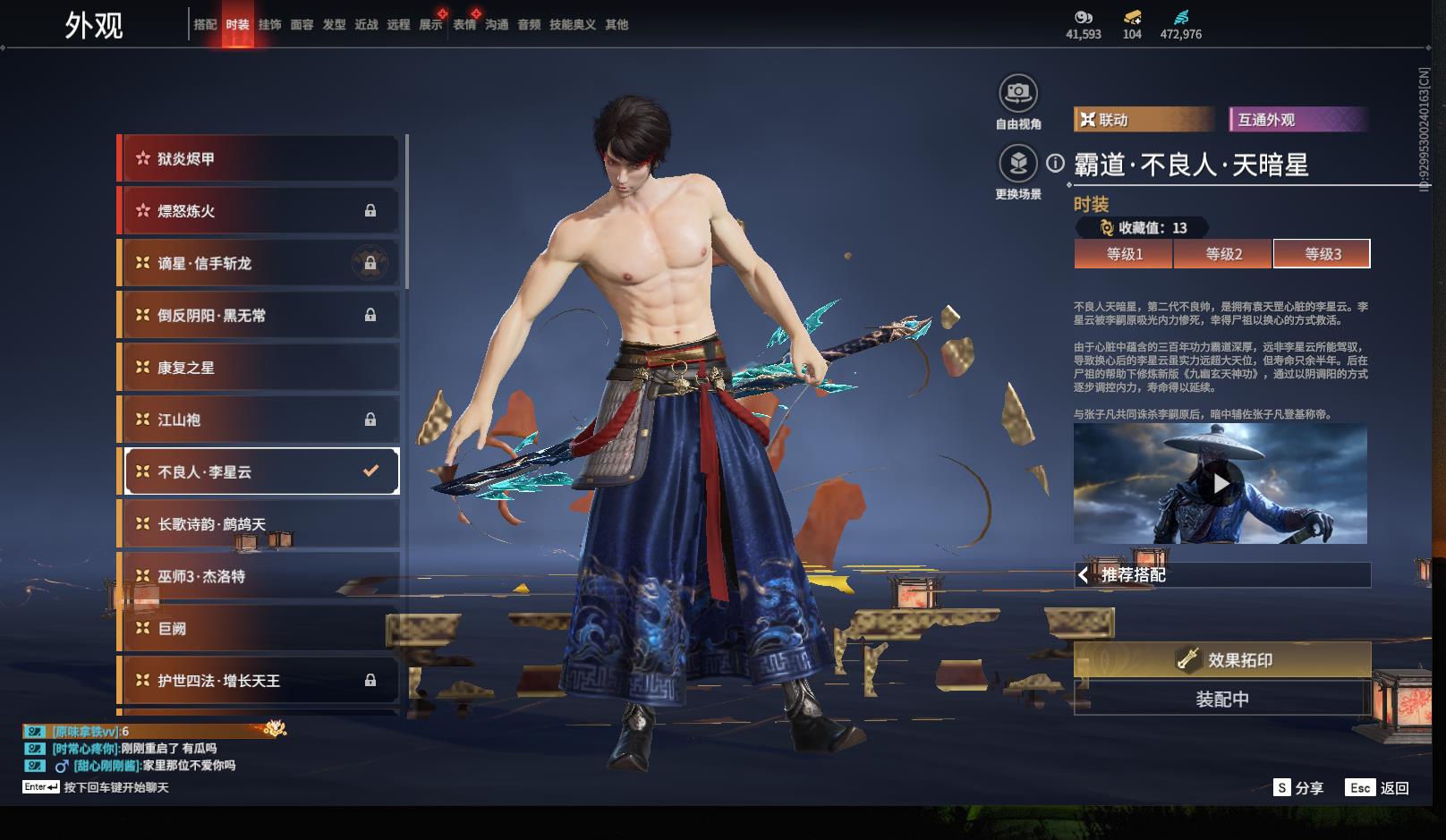This screenshot has width=1446, height=840.
Task: Switch outfit to 等级1
Action: pos(1124,254)
